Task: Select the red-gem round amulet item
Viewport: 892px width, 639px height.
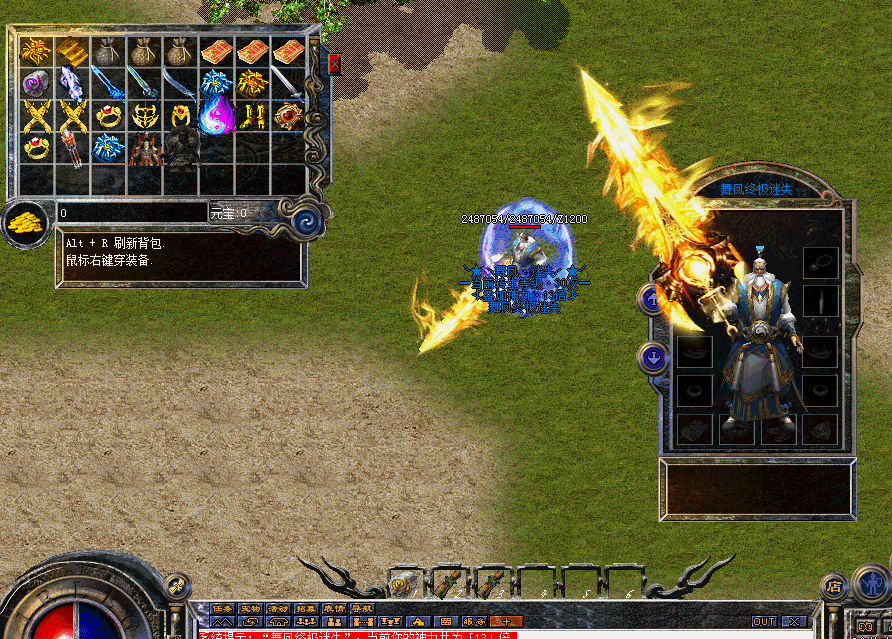Action: (x=289, y=115)
